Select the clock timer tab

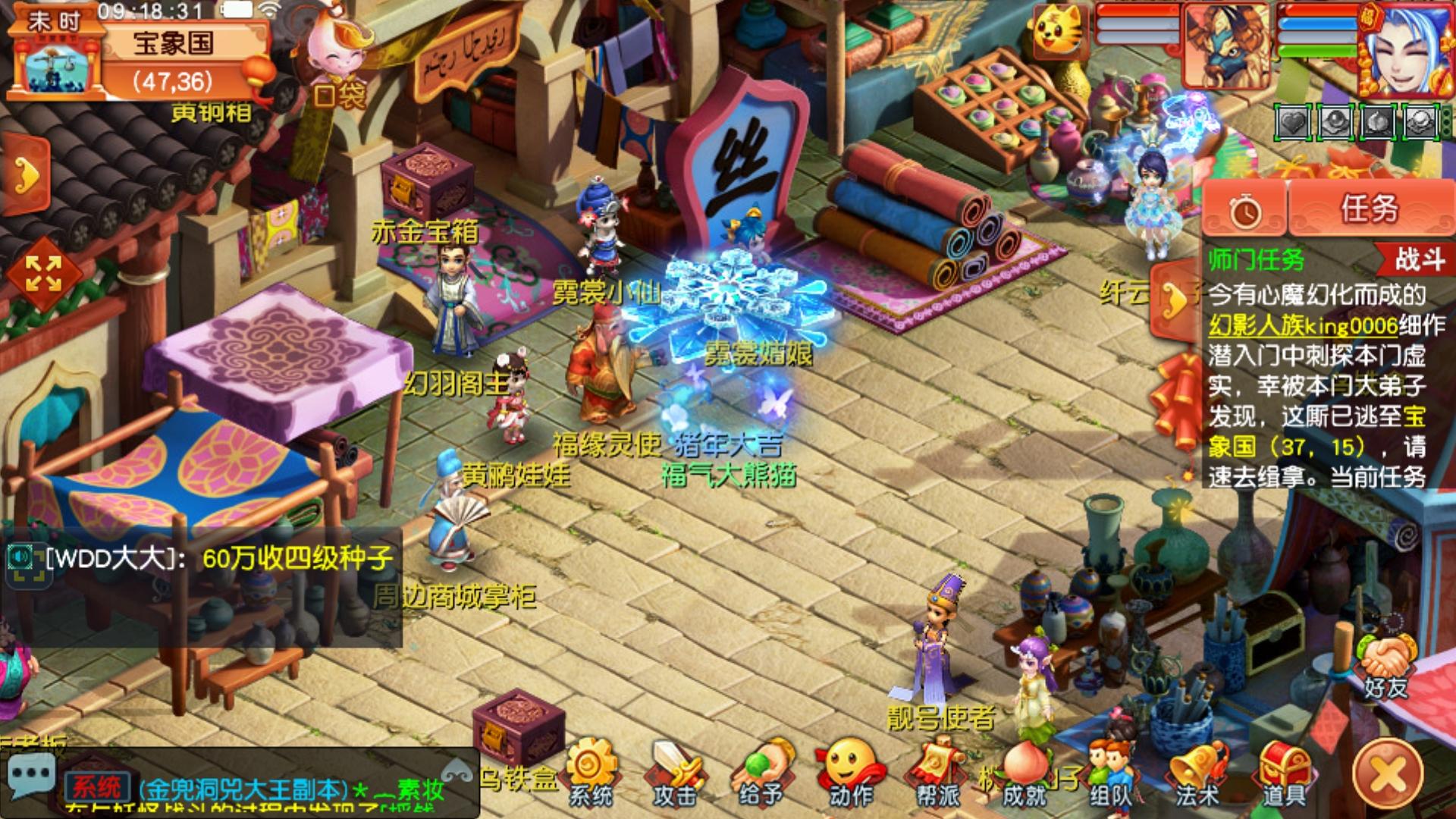click(1245, 211)
